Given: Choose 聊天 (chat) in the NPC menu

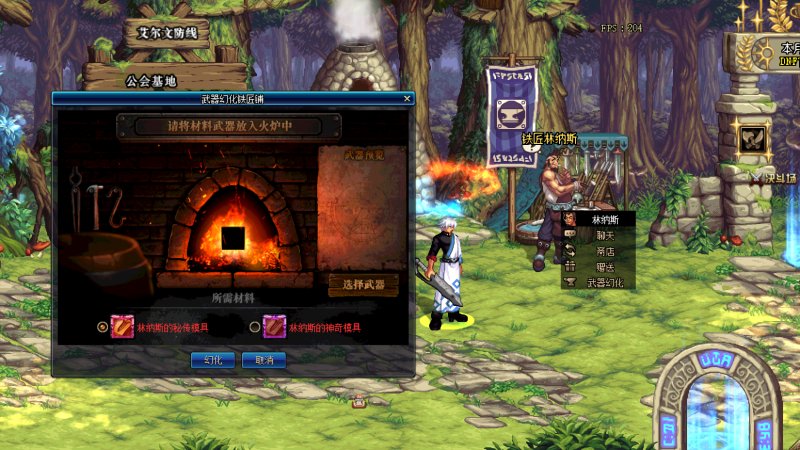Looking at the screenshot, I should click(x=600, y=235).
